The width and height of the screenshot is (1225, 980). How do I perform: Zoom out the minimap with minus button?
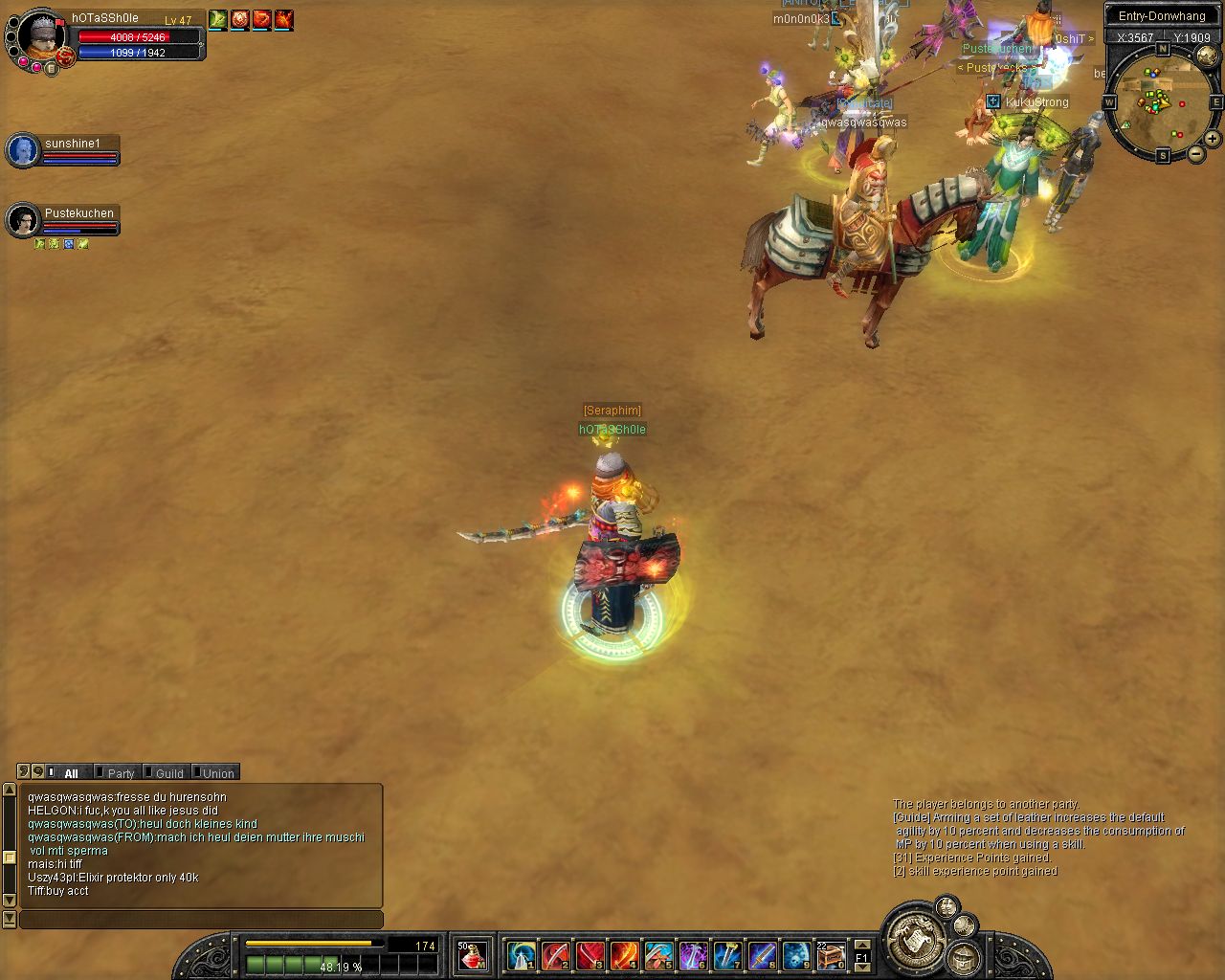coord(1196,153)
